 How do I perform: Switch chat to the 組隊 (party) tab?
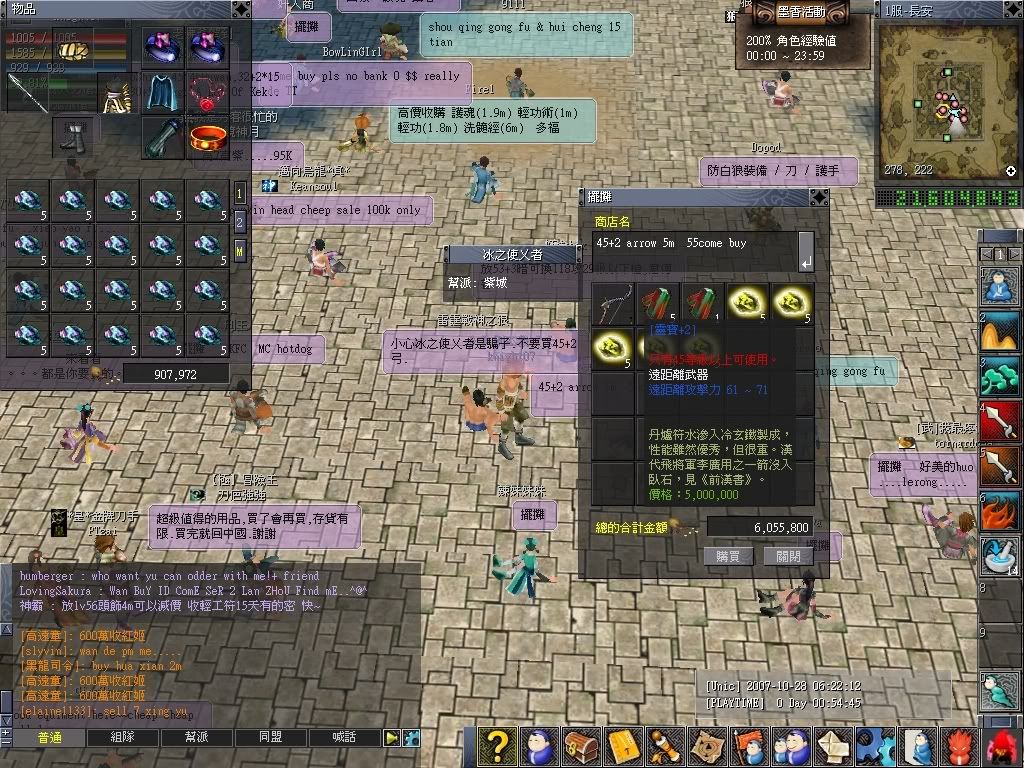coord(123,737)
